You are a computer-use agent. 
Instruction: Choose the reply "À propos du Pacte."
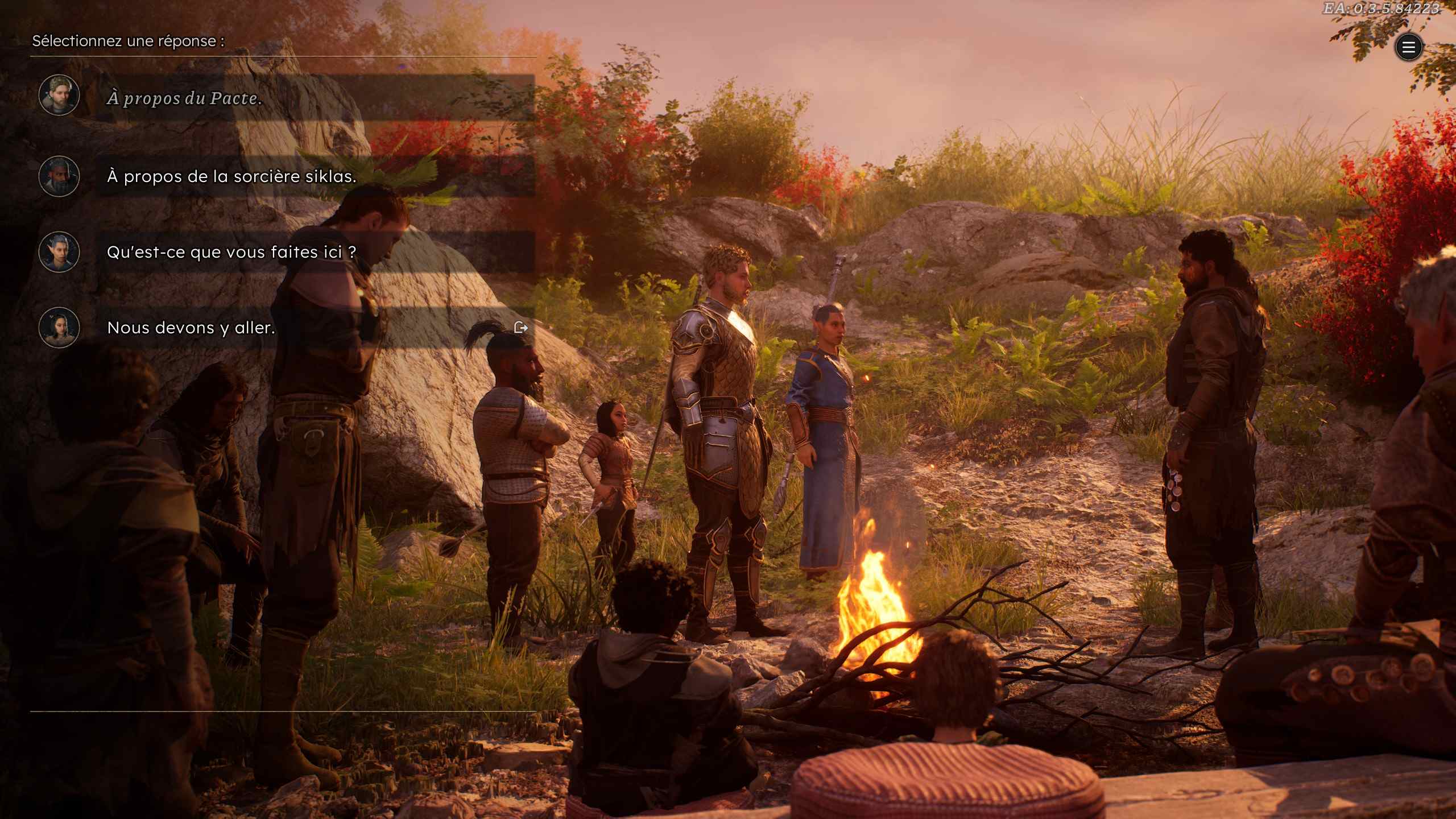[184, 98]
